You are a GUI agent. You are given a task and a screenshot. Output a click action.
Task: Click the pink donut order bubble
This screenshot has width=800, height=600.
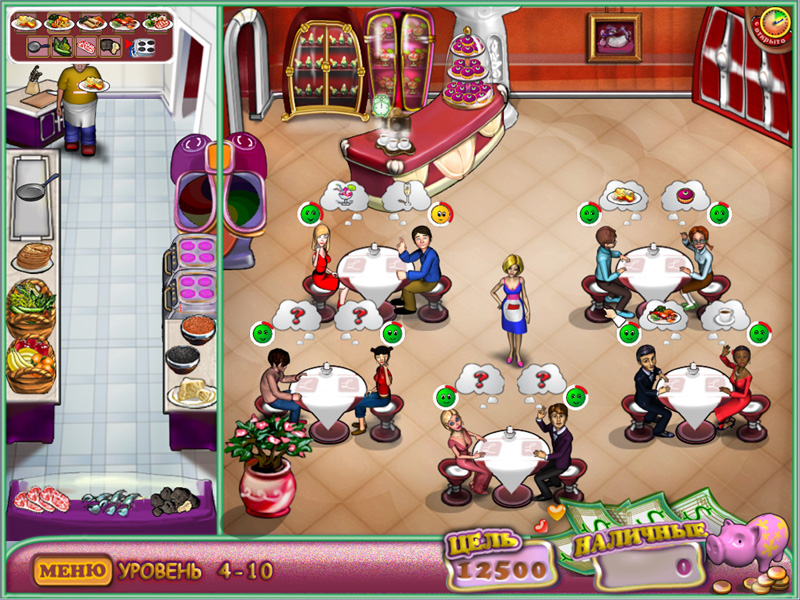pos(686,195)
